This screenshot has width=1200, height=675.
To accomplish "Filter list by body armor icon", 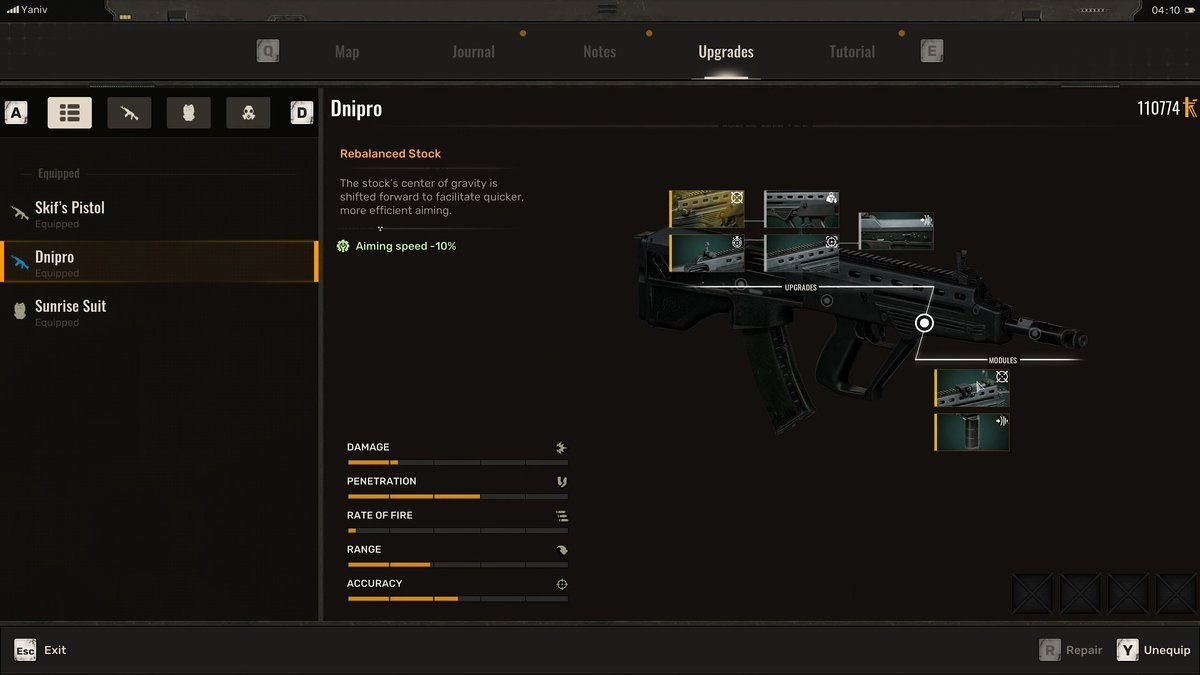I will [188, 113].
